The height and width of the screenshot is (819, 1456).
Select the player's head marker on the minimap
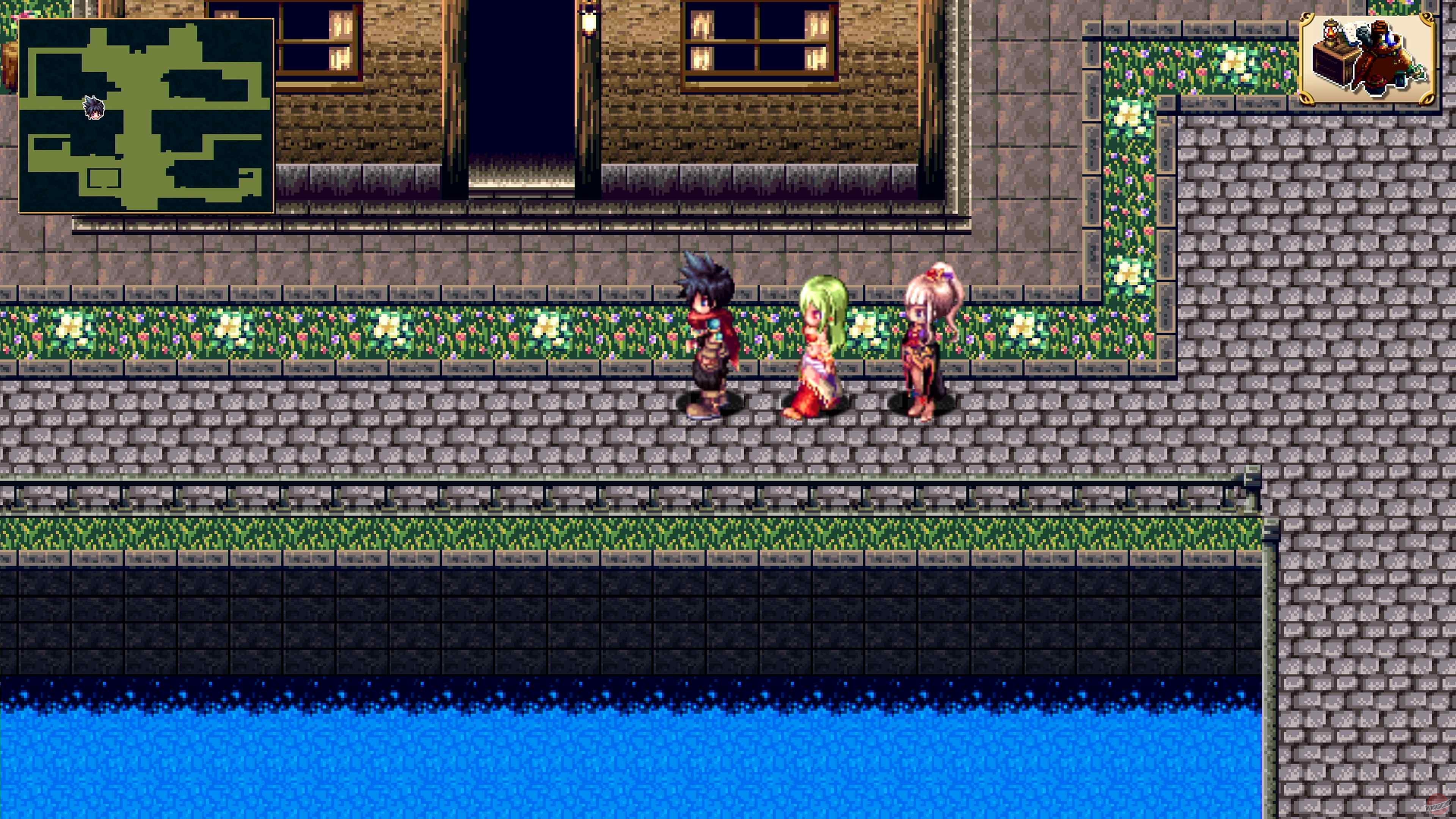pos(94,108)
